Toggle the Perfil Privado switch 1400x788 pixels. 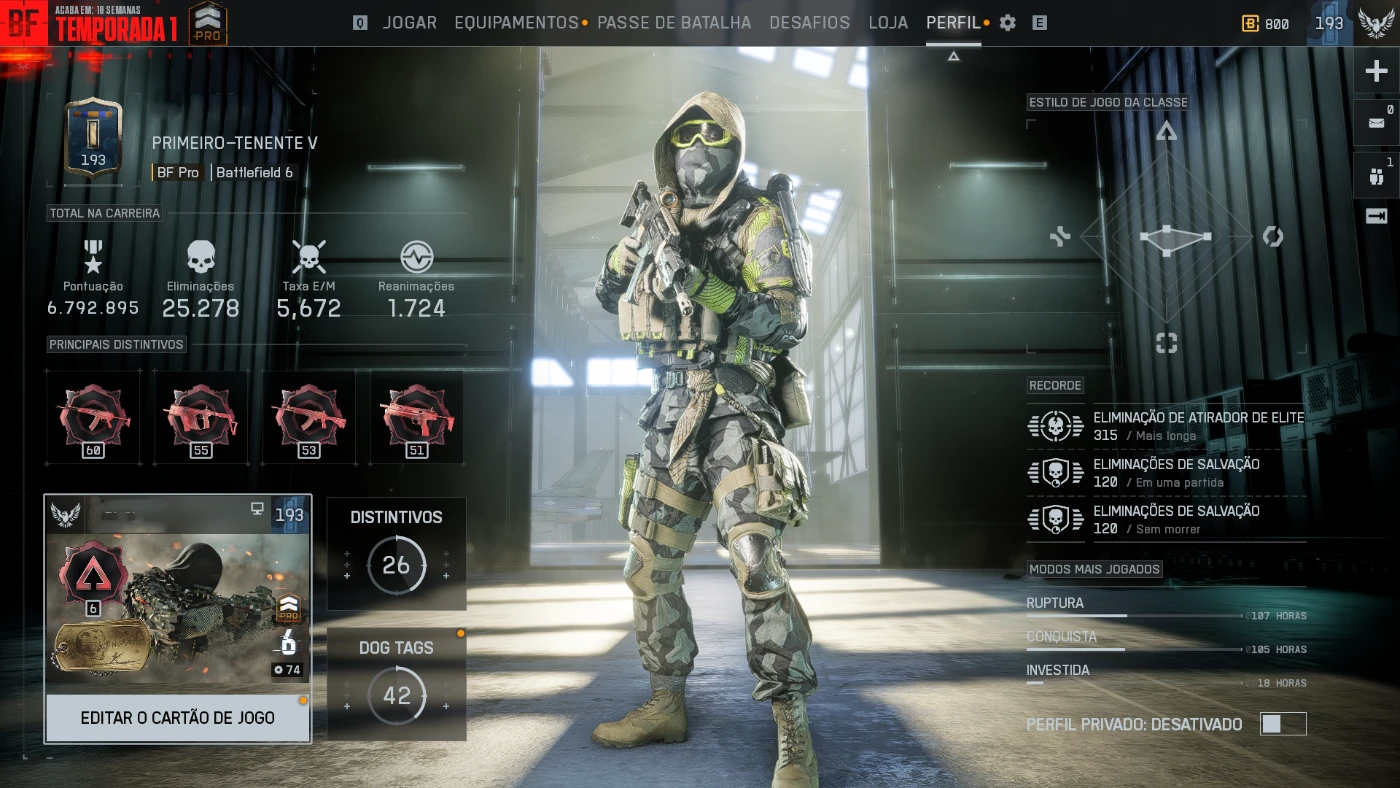1282,724
